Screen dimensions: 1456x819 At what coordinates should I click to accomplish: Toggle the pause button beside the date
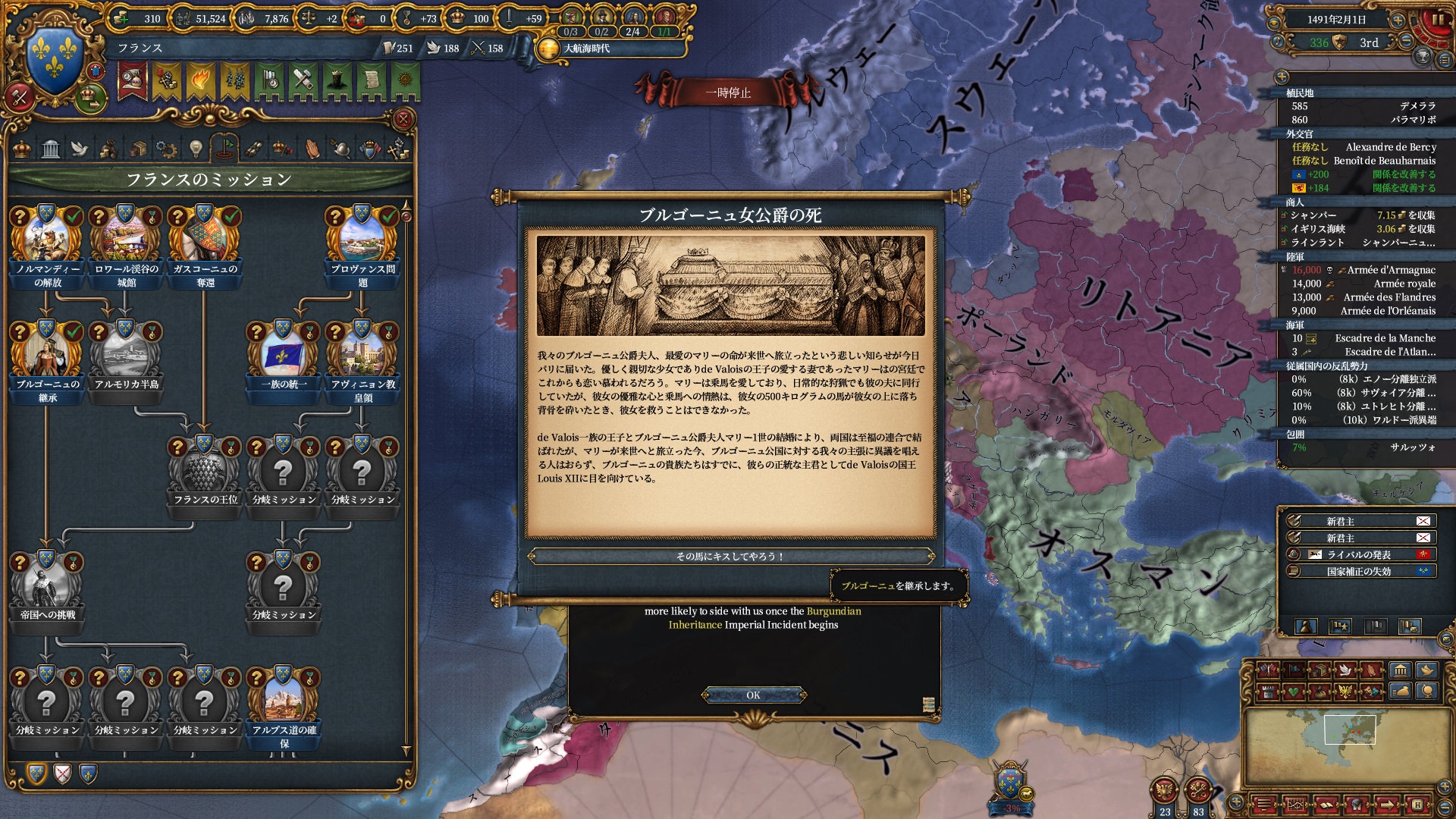(1437, 20)
